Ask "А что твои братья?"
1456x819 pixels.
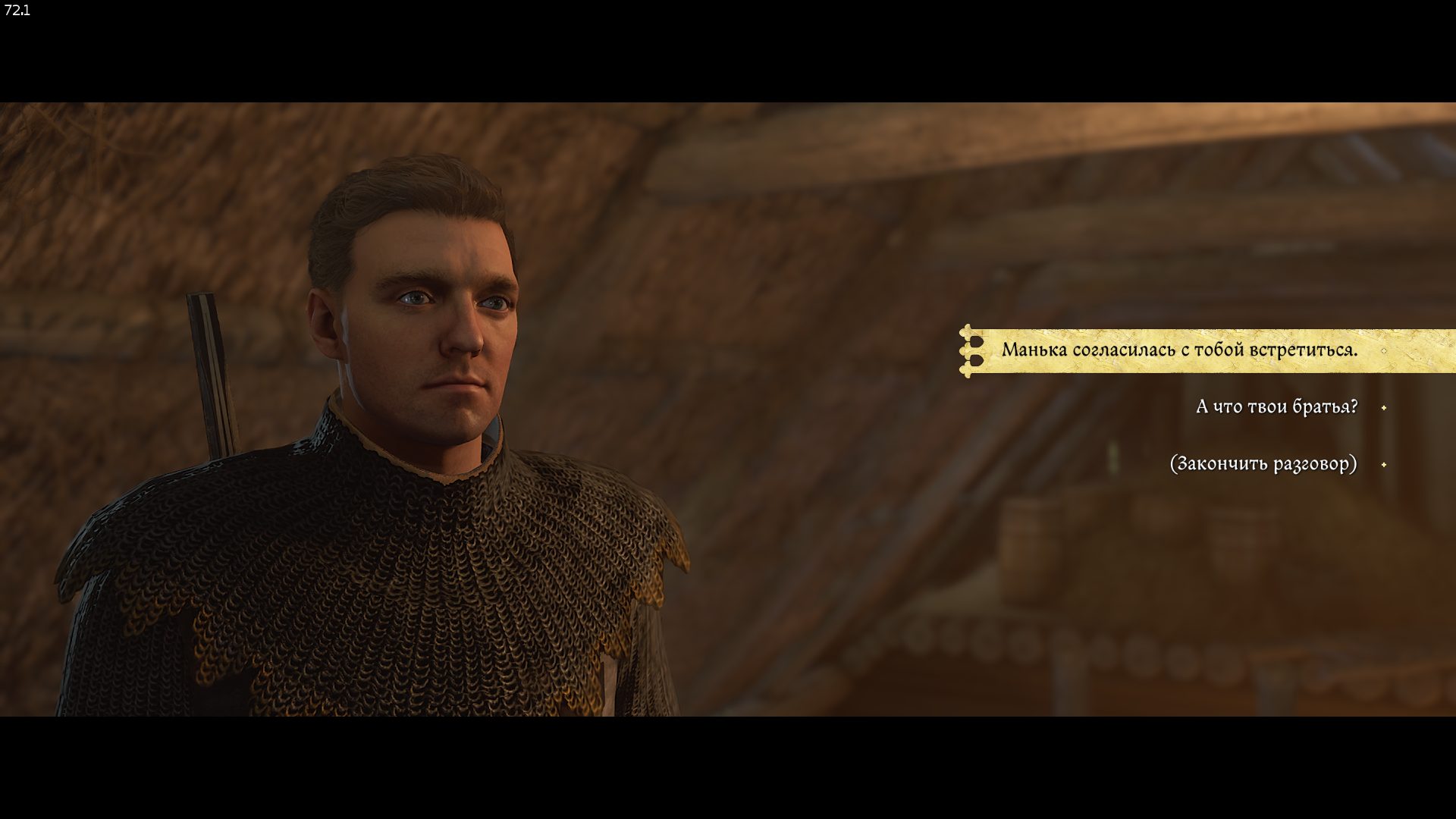[1276, 407]
